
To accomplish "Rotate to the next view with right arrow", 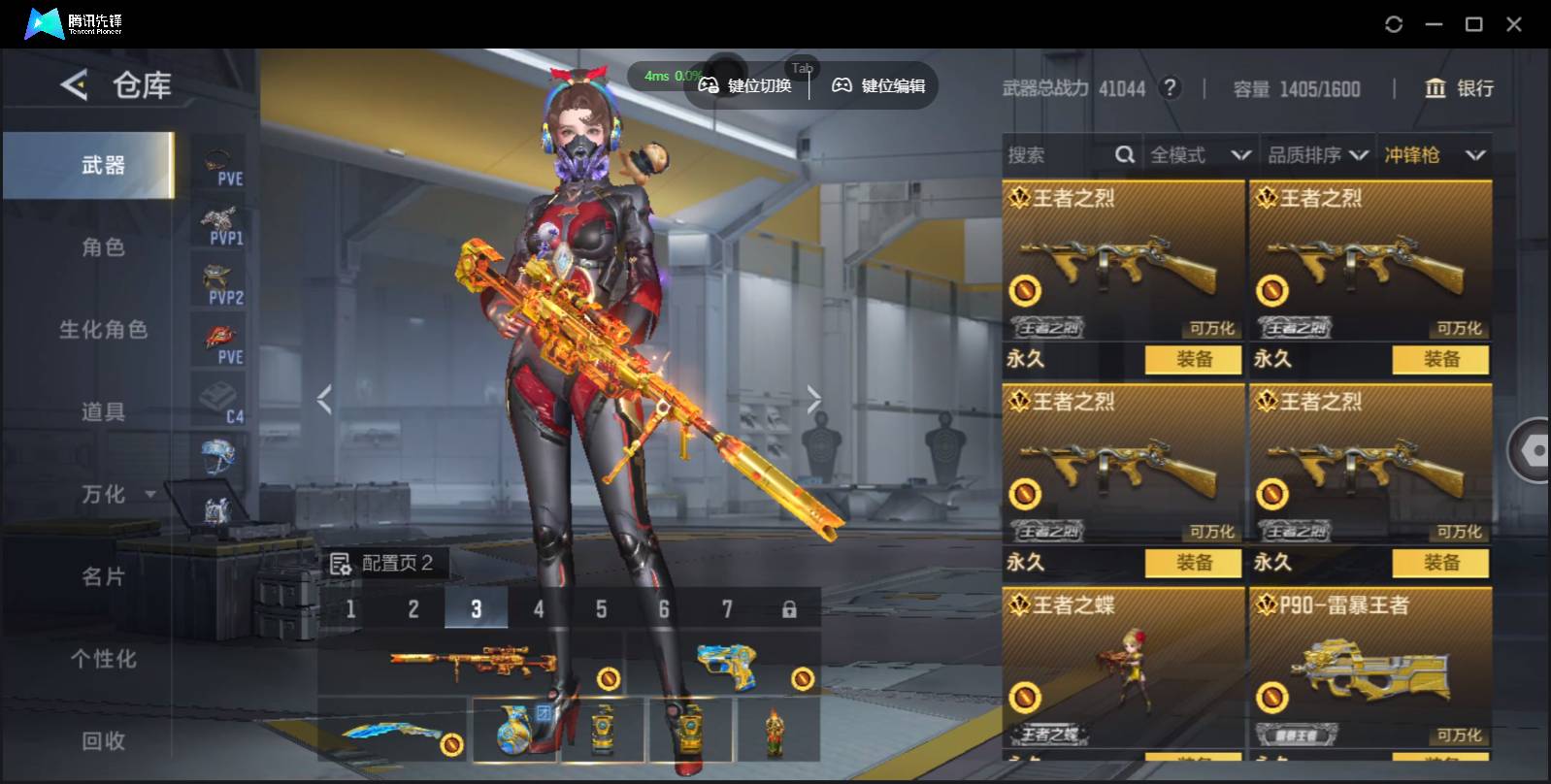I will [813, 399].
